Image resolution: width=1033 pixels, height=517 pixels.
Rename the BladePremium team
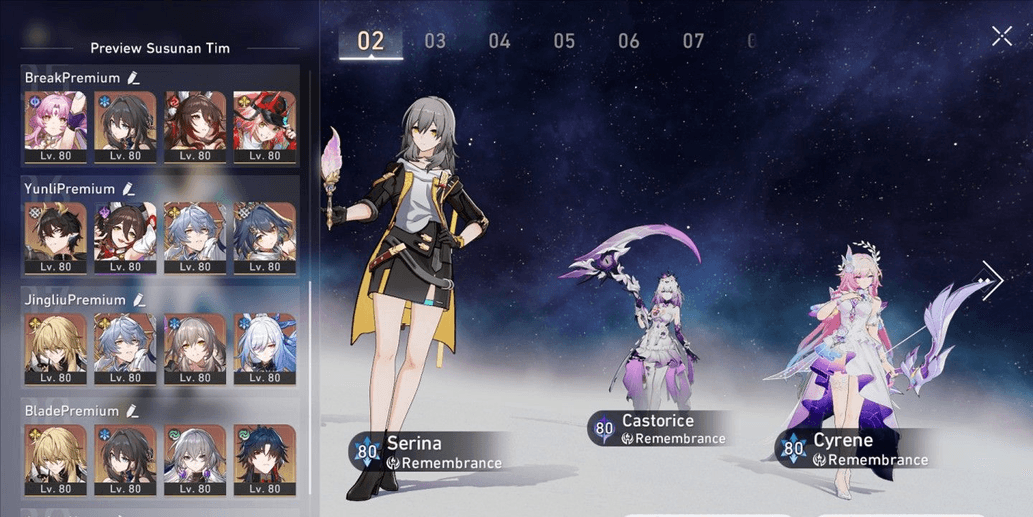[x=131, y=411]
